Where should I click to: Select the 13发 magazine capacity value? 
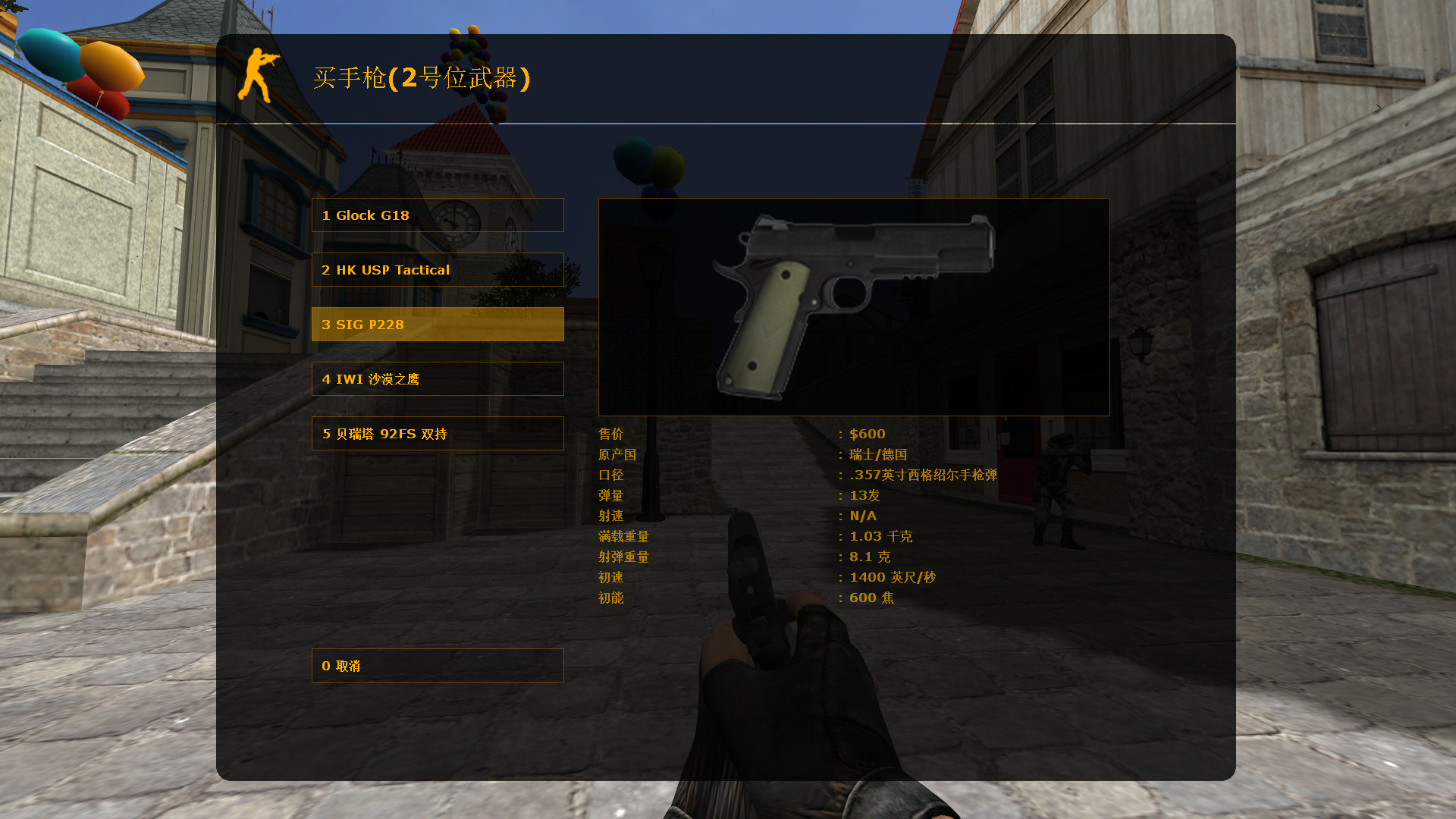click(864, 495)
